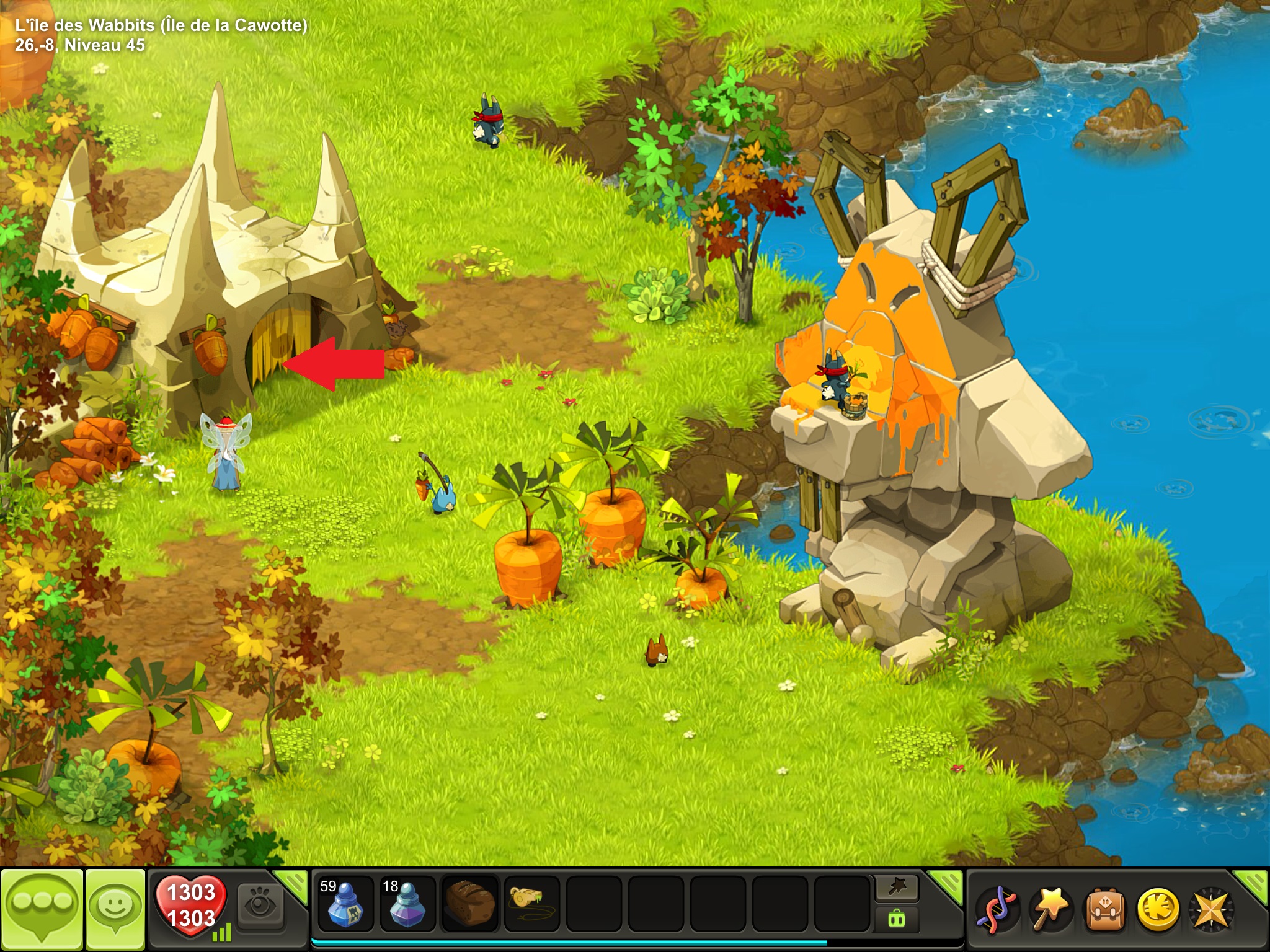
Task: Open the characteristics DNA icon
Action: click(x=996, y=910)
